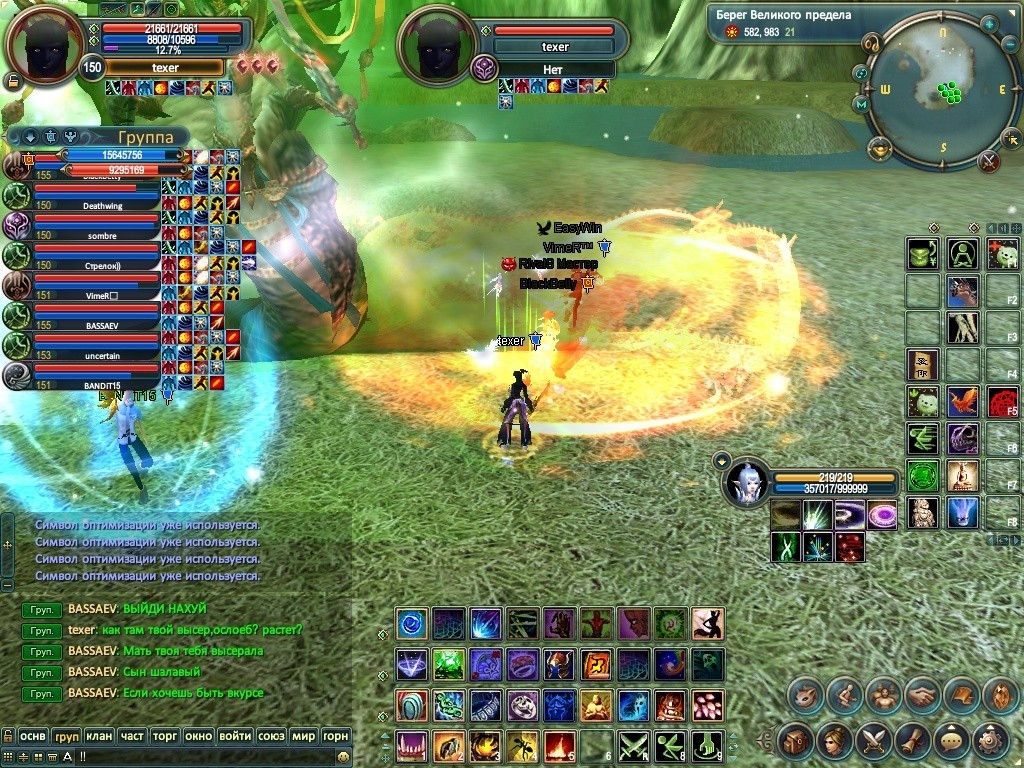Image resolution: width=1024 pixels, height=768 pixels.
Task: Toggle the crossed swords PvP button near minimap
Action: tap(989, 160)
